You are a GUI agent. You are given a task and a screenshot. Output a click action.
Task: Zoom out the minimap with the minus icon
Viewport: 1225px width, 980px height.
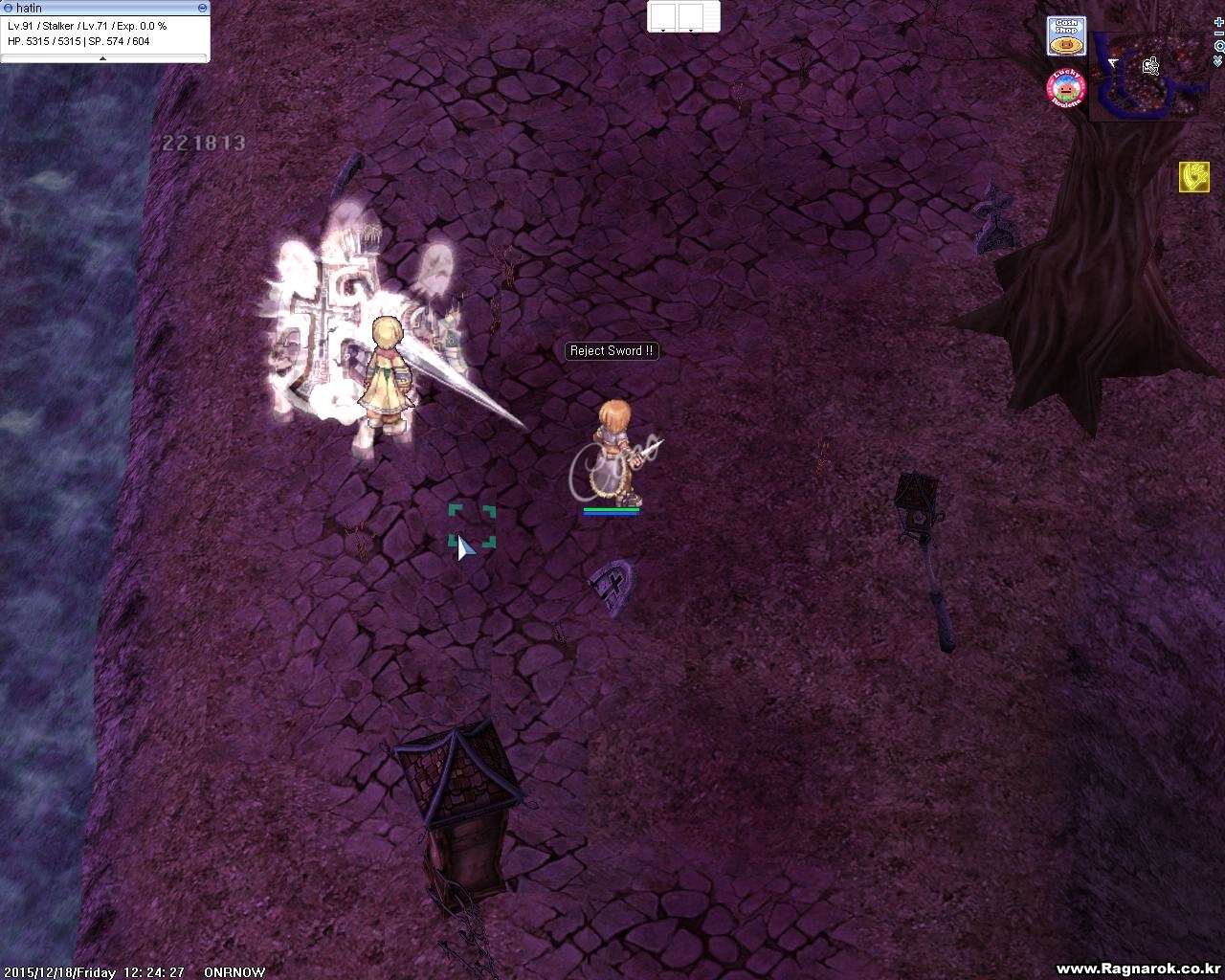click(1218, 34)
